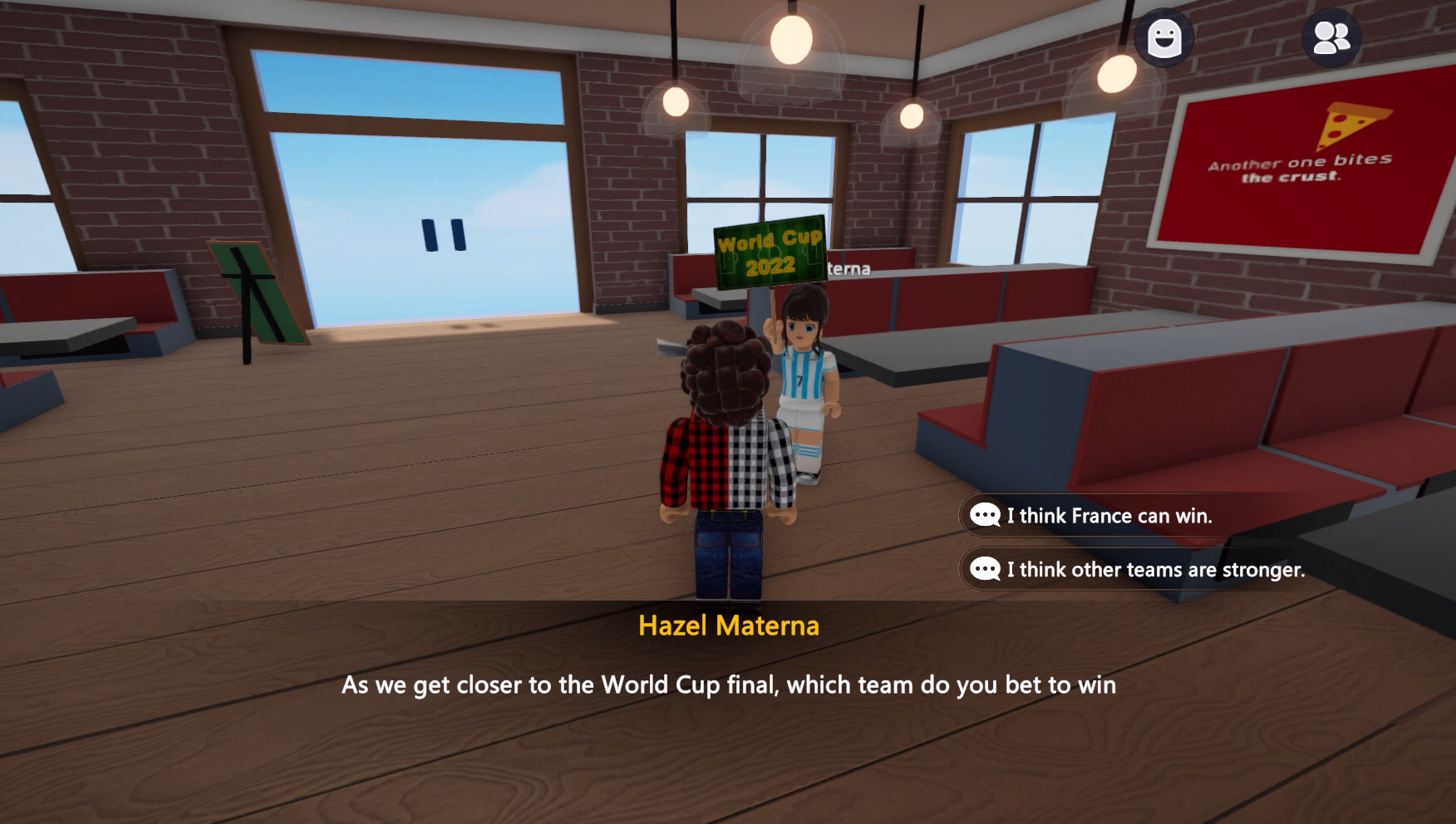Choose "I think France can win." reply

(1108, 516)
